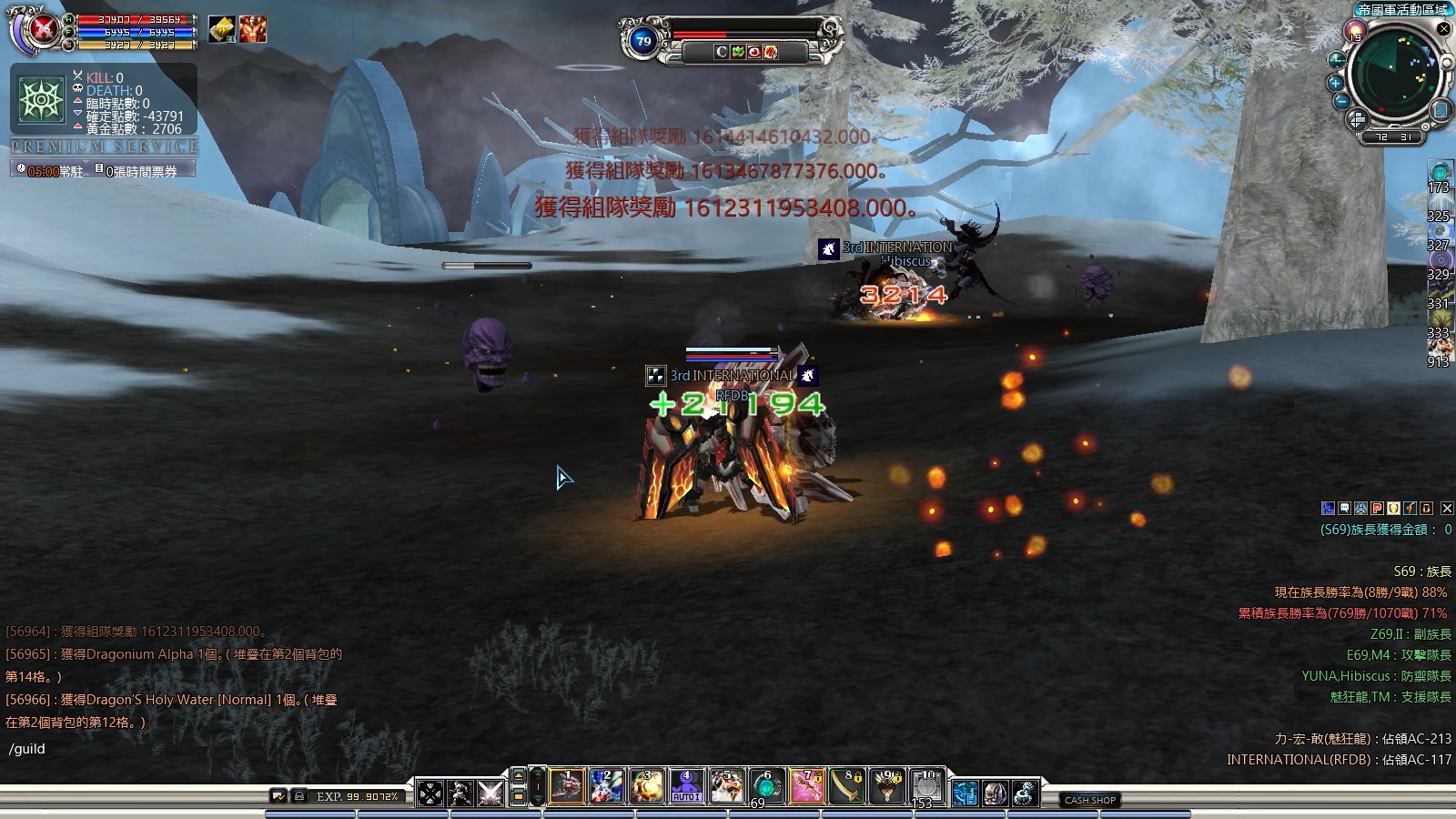Toggle the red P chat filter
Image resolution: width=1456 pixels, height=819 pixels.
(x=1377, y=509)
